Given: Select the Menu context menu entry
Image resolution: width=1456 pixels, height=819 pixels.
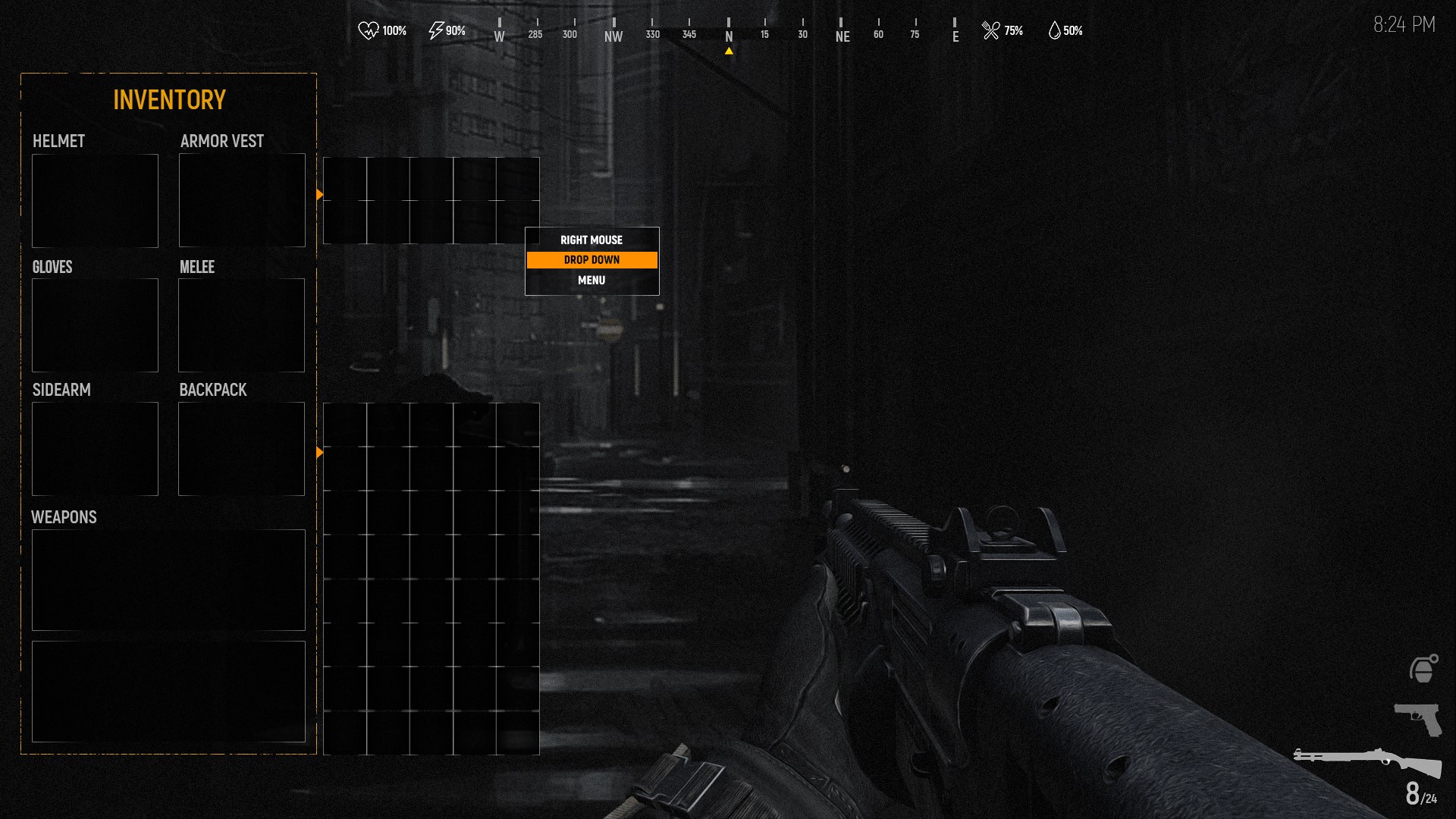Looking at the screenshot, I should [x=591, y=281].
